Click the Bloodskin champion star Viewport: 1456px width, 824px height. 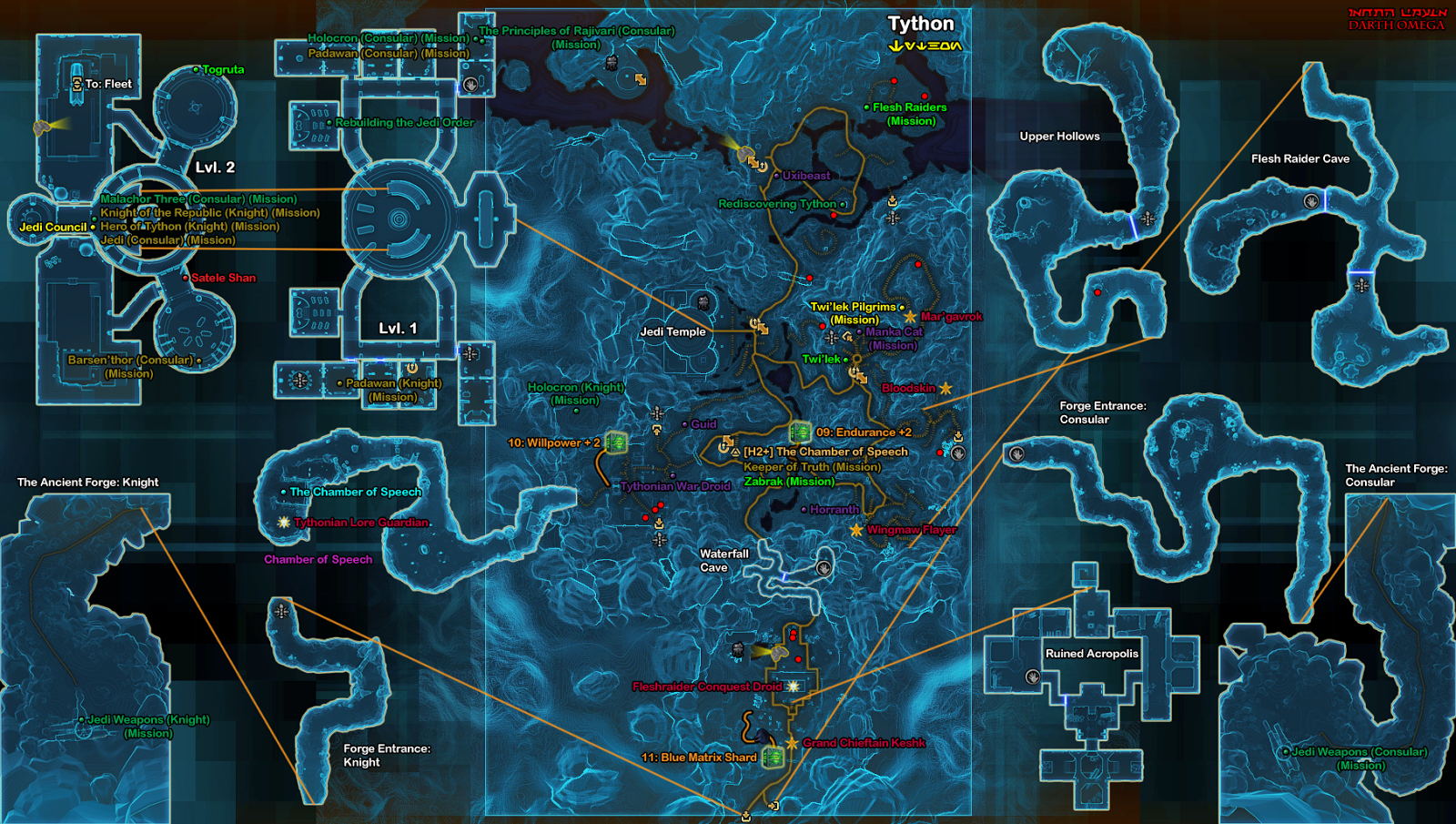click(945, 388)
